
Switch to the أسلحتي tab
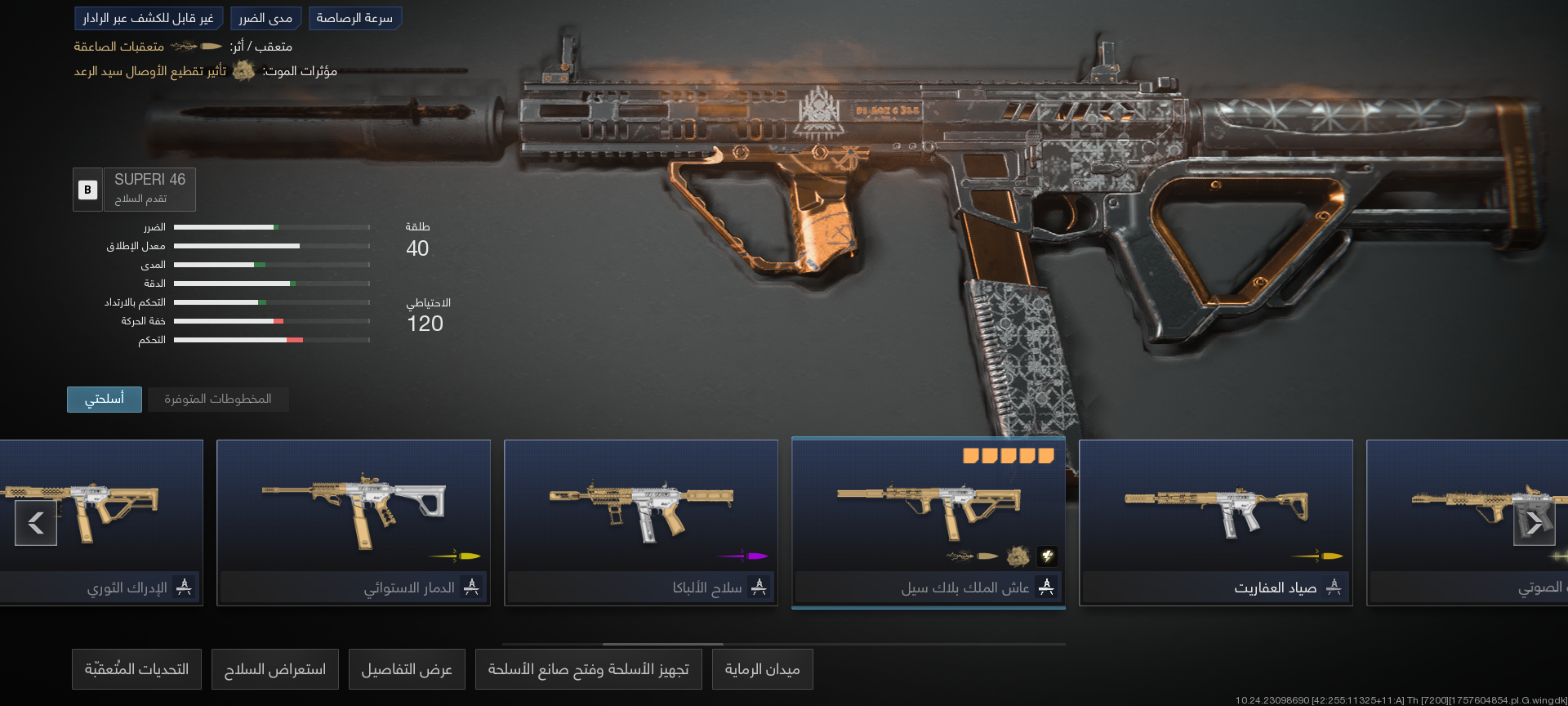(104, 399)
